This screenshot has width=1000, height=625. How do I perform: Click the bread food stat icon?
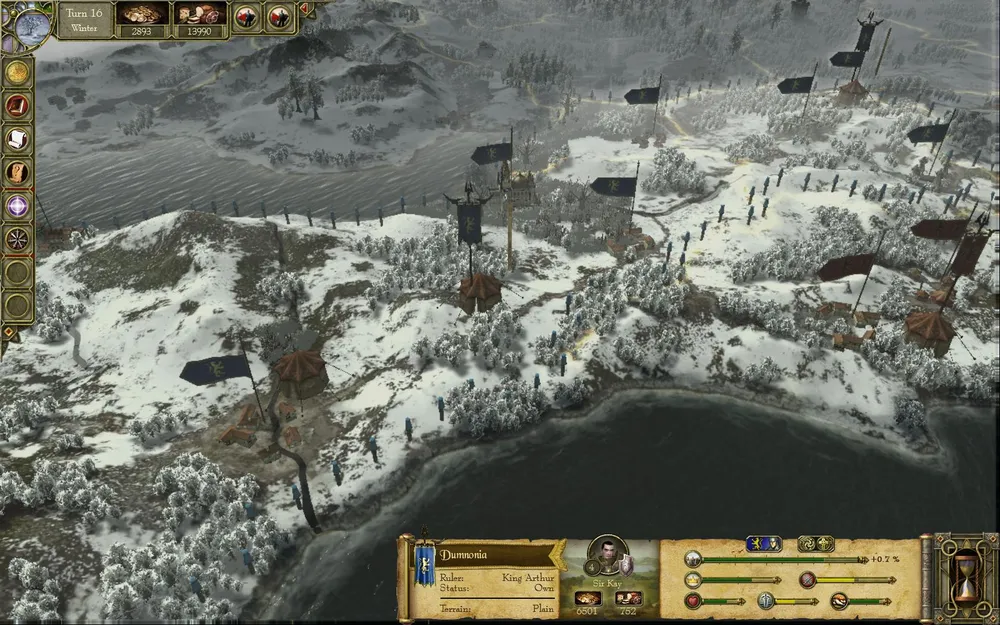pyautogui.click(x=839, y=601)
